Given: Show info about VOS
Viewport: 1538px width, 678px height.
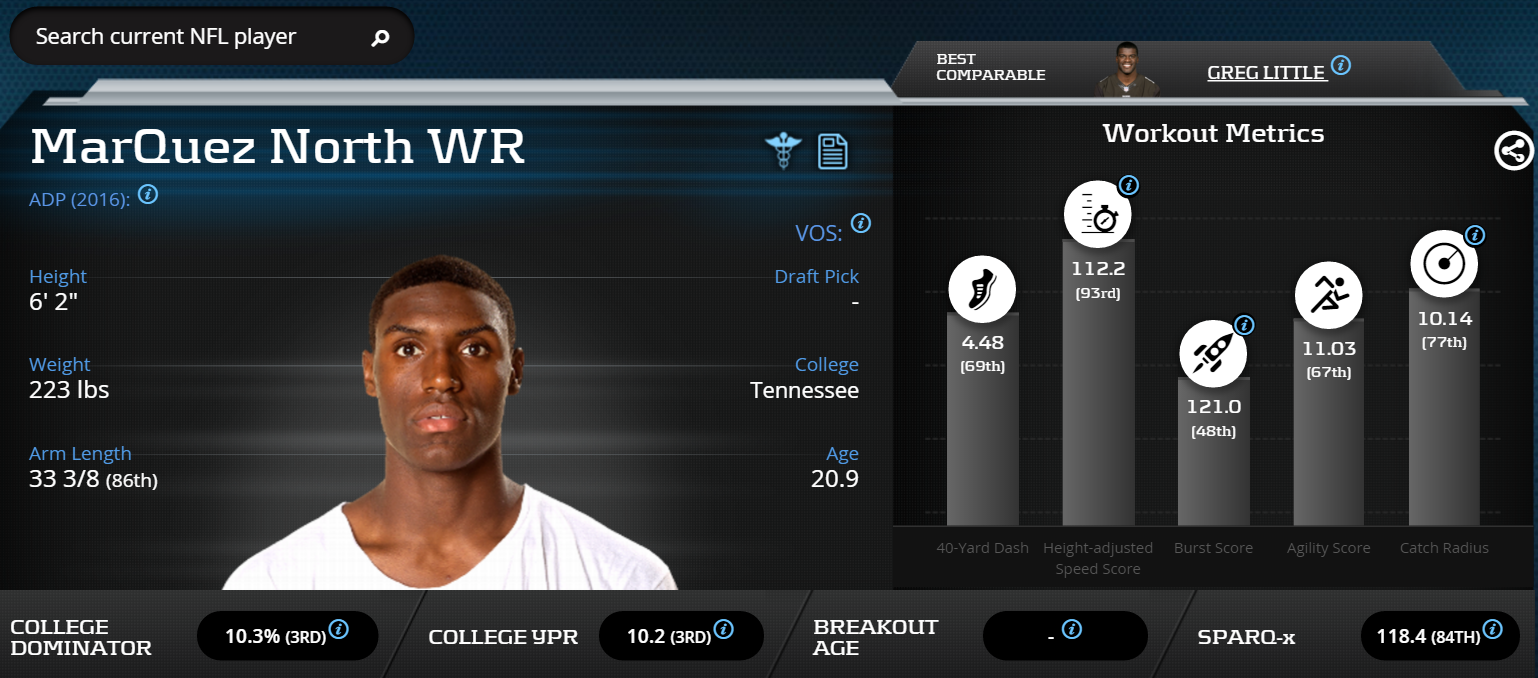Looking at the screenshot, I should pos(860,223).
